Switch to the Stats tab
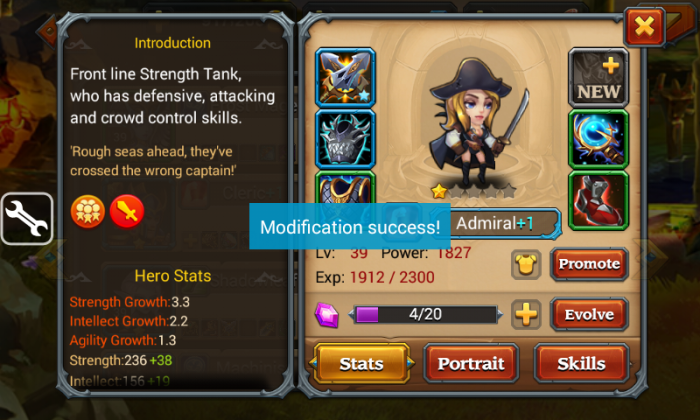Image resolution: width=700 pixels, height=420 pixels. [361, 363]
